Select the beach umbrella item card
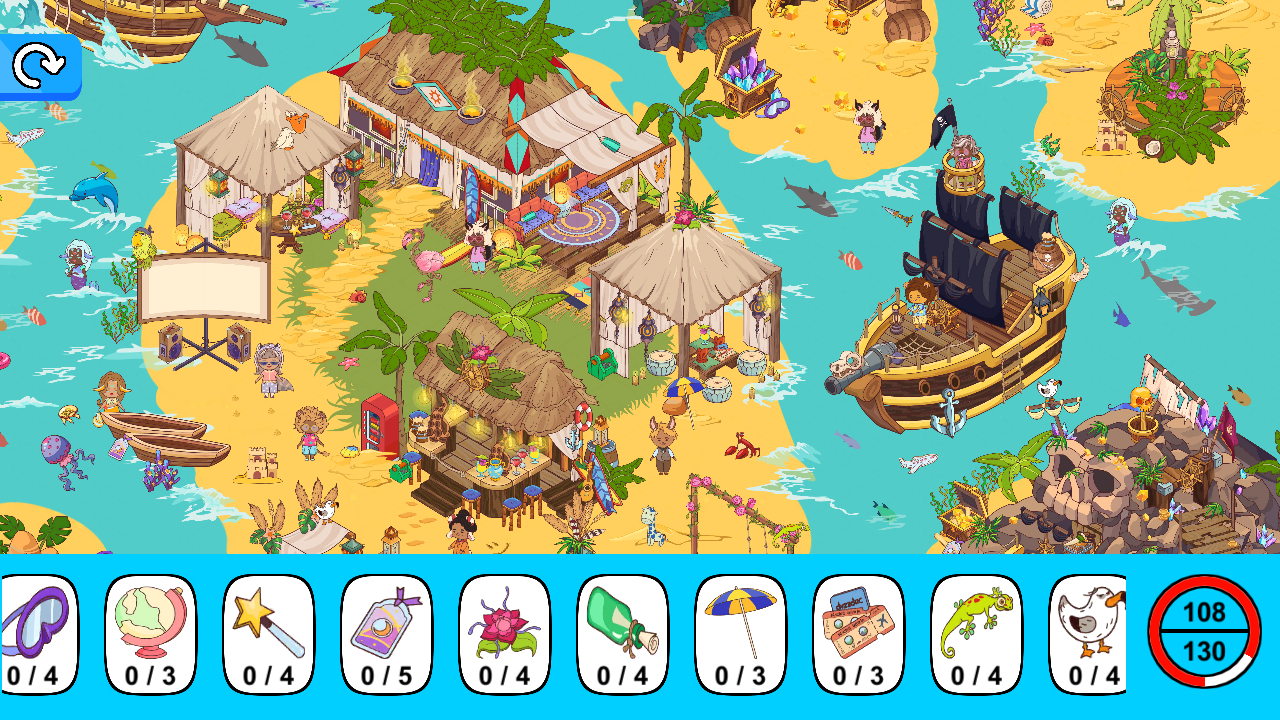The width and height of the screenshot is (1280, 720). (x=736, y=630)
